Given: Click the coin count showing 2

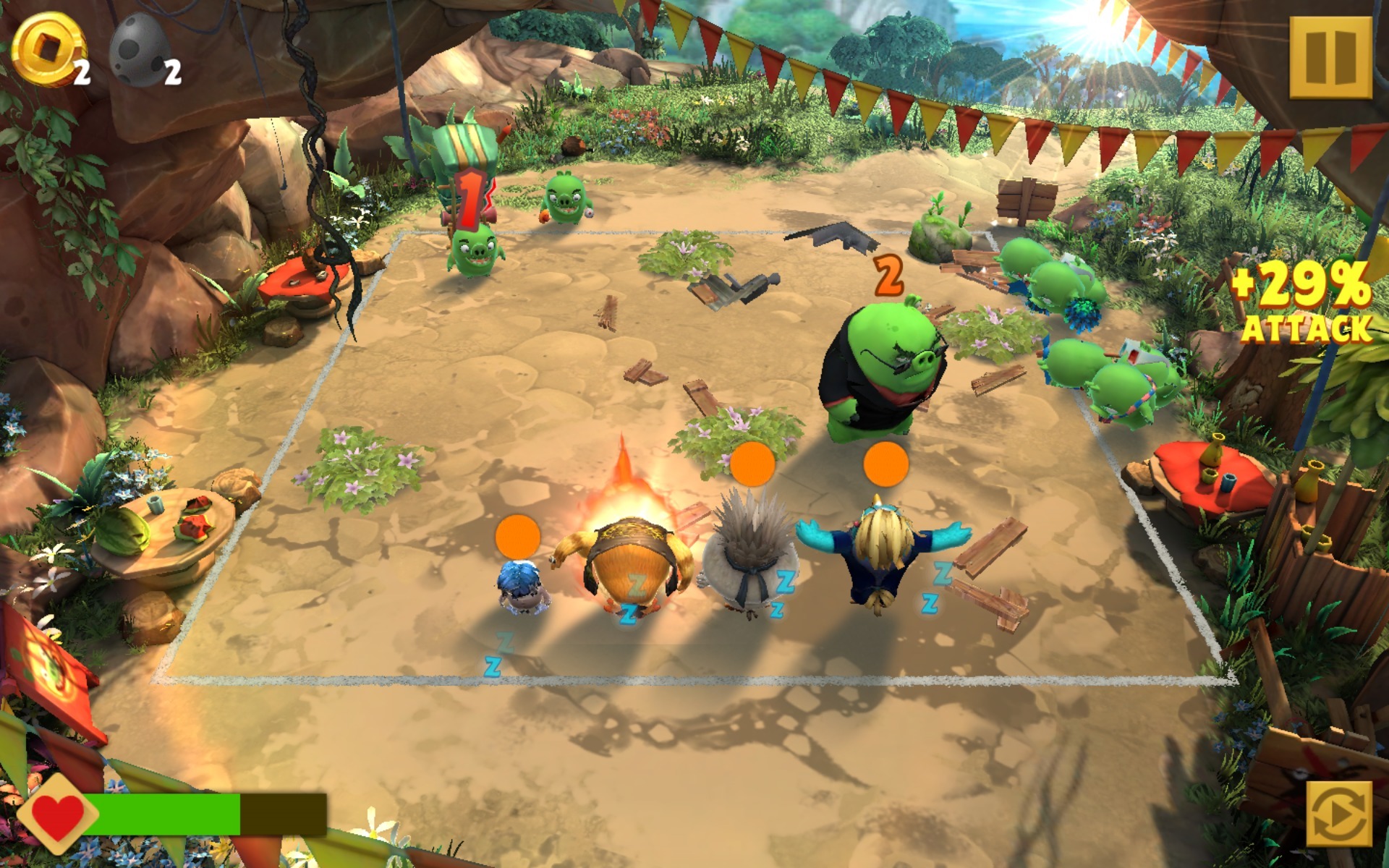Looking at the screenshot, I should coord(82,71).
